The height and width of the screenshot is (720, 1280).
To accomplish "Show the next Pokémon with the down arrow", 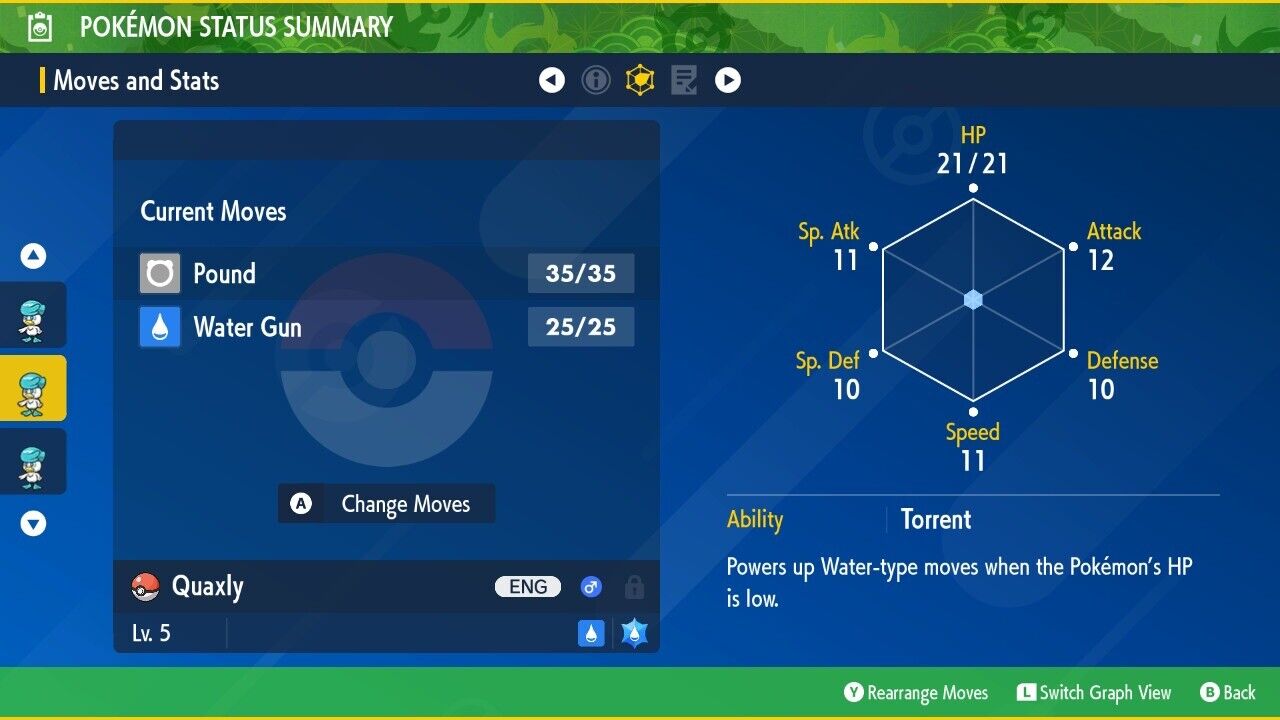I will [x=33, y=523].
